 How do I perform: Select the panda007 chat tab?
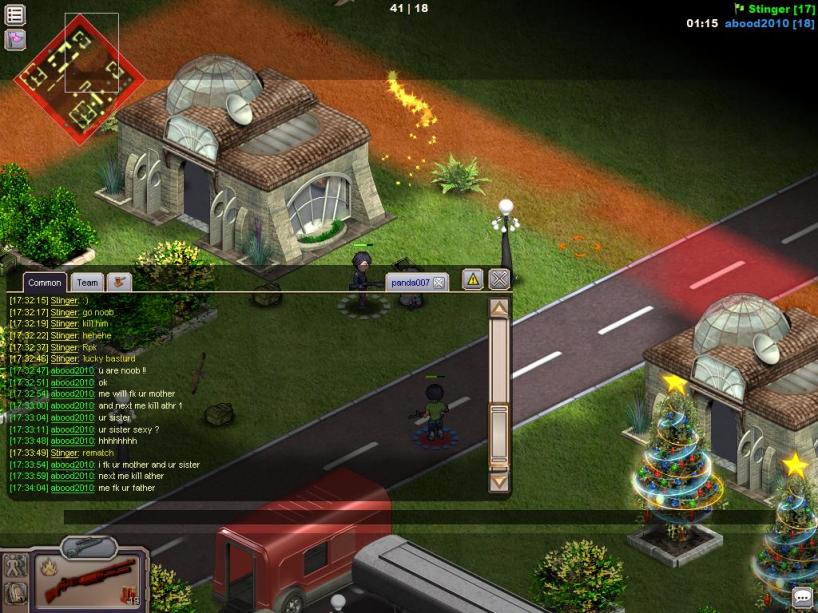pyautogui.click(x=410, y=283)
